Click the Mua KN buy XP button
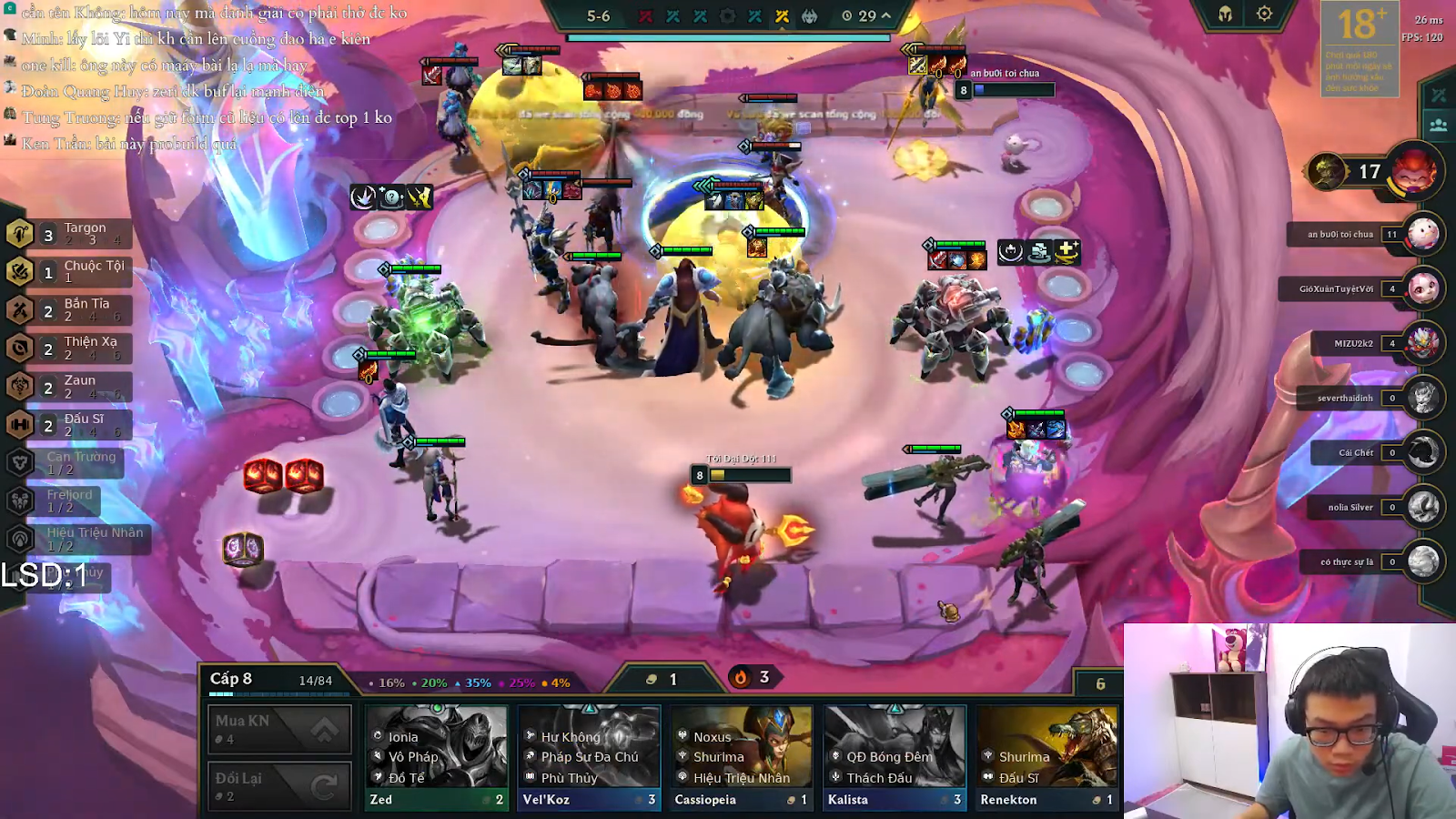 click(x=279, y=729)
